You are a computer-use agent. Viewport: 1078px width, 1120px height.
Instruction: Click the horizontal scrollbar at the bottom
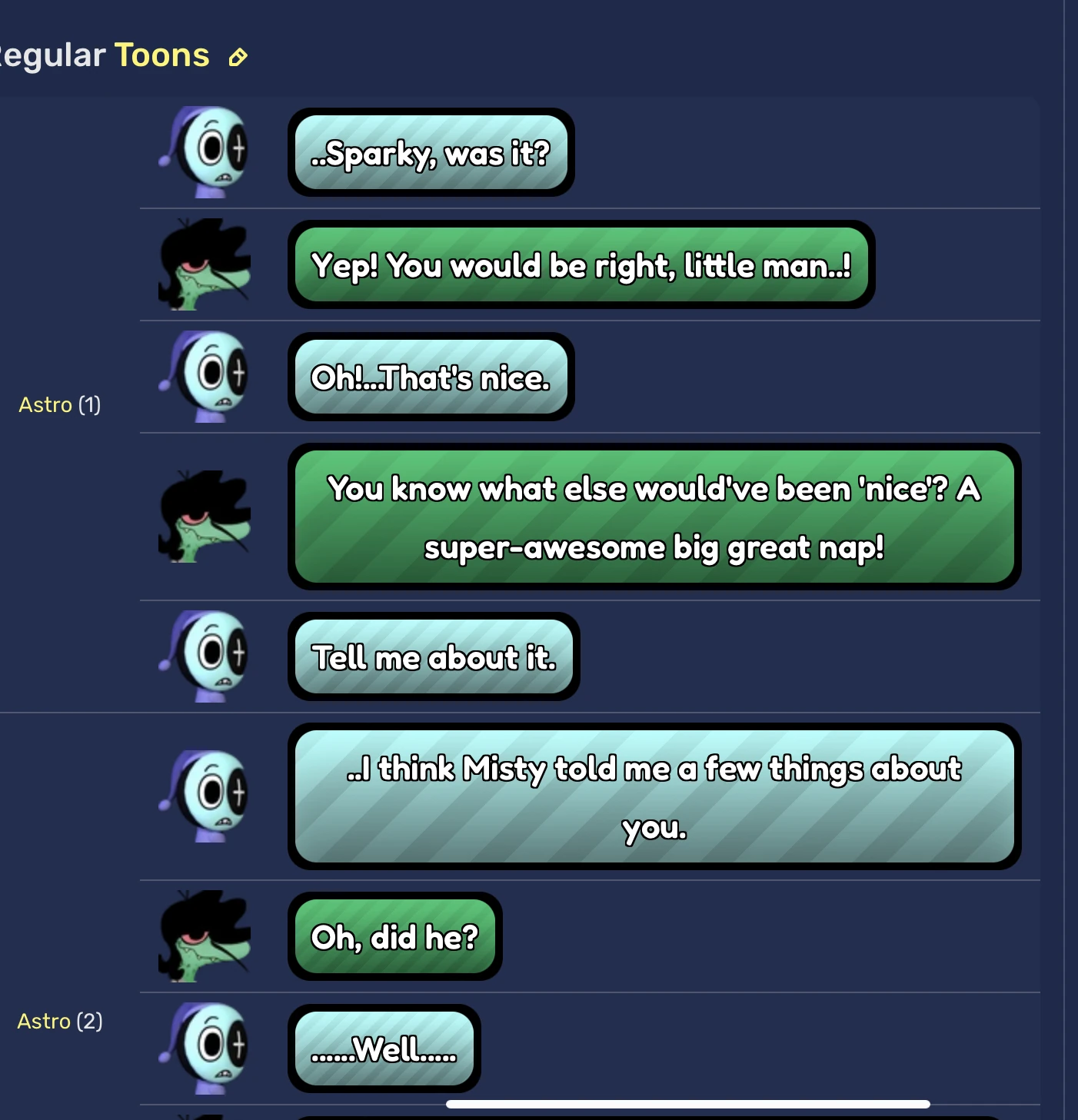click(x=690, y=1102)
